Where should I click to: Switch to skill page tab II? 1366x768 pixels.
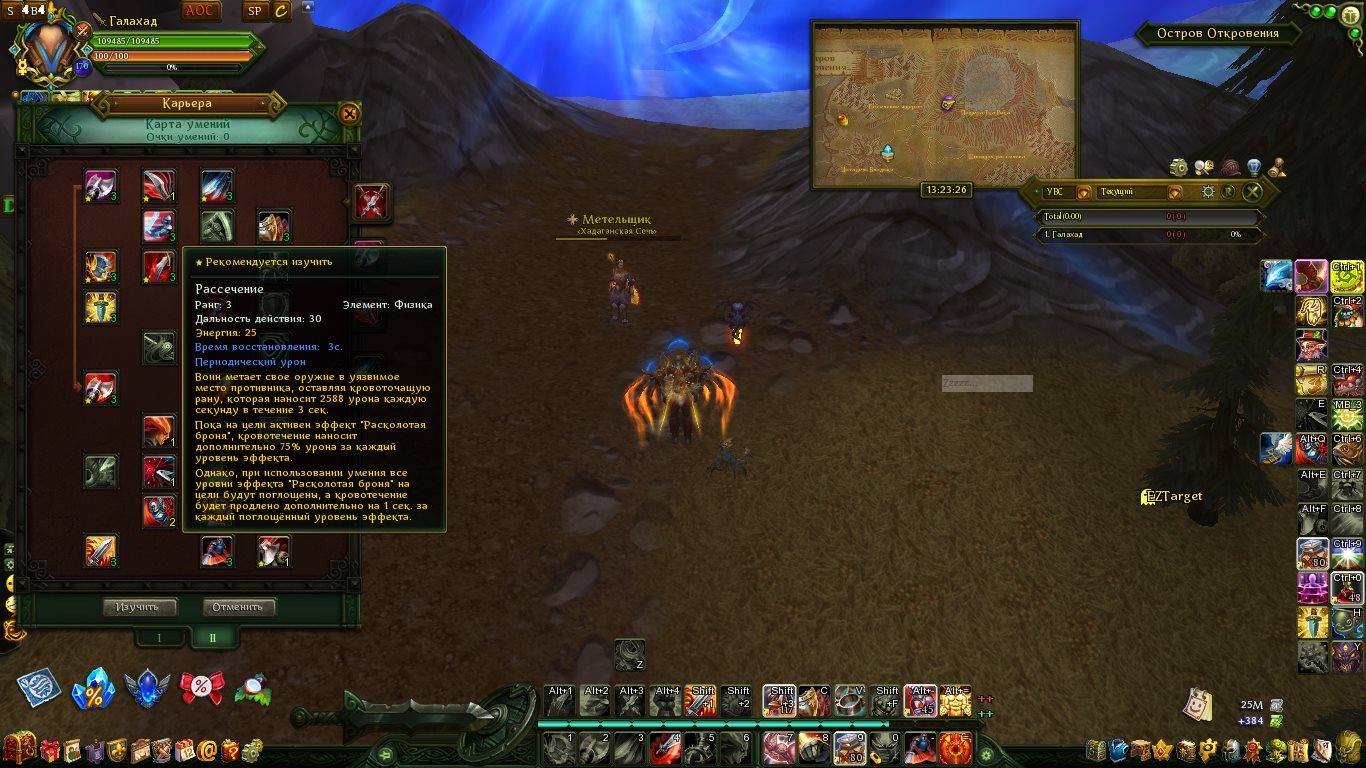[x=212, y=637]
